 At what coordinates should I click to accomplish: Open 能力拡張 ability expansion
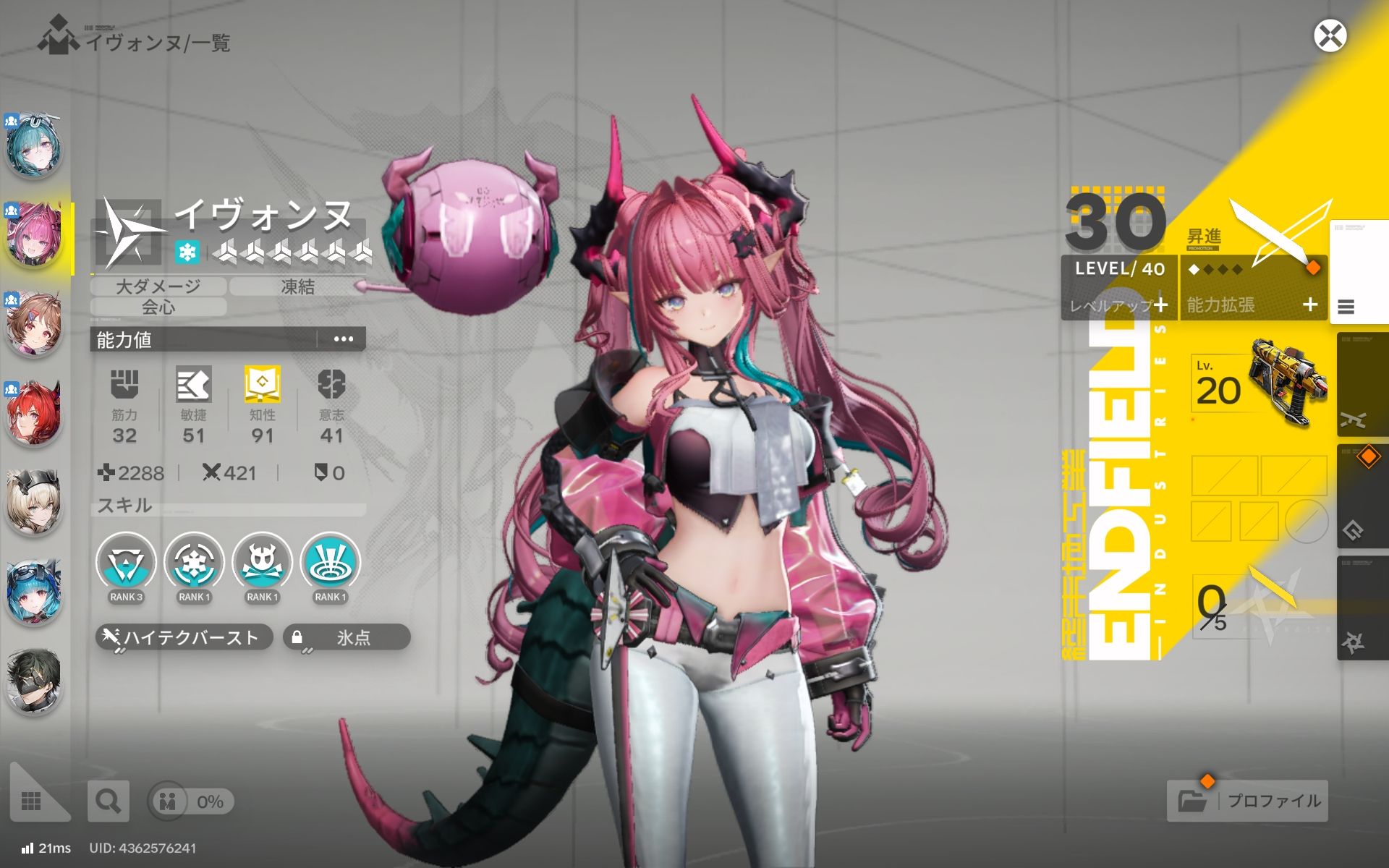click(1253, 305)
